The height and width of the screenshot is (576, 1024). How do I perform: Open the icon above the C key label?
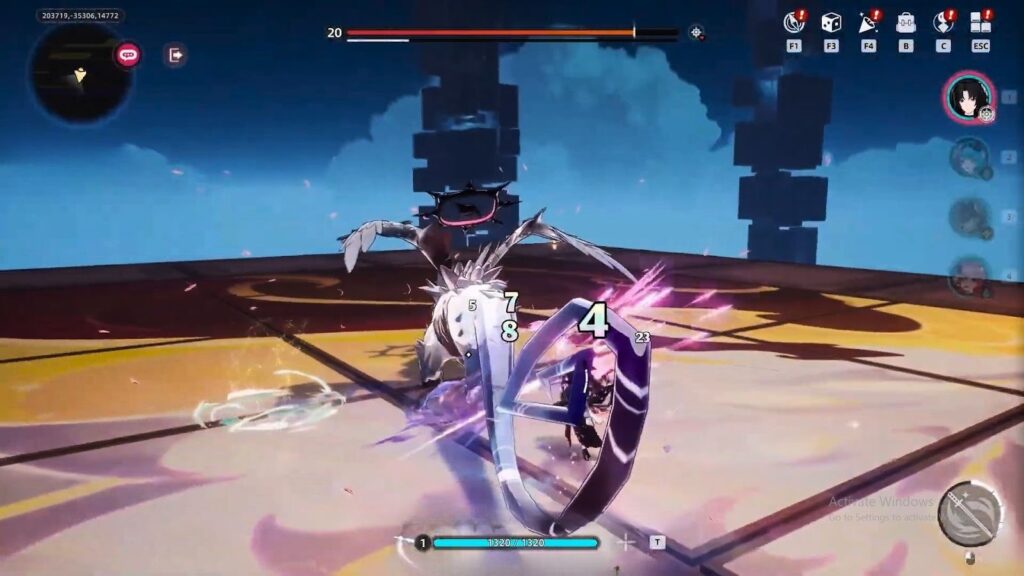click(943, 23)
